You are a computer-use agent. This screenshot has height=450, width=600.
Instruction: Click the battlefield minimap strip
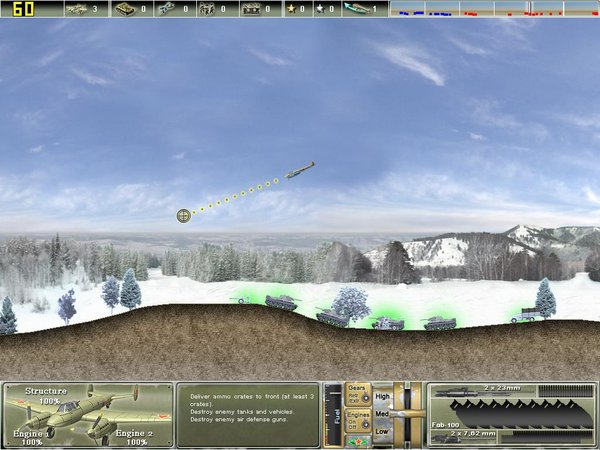pos(492,10)
